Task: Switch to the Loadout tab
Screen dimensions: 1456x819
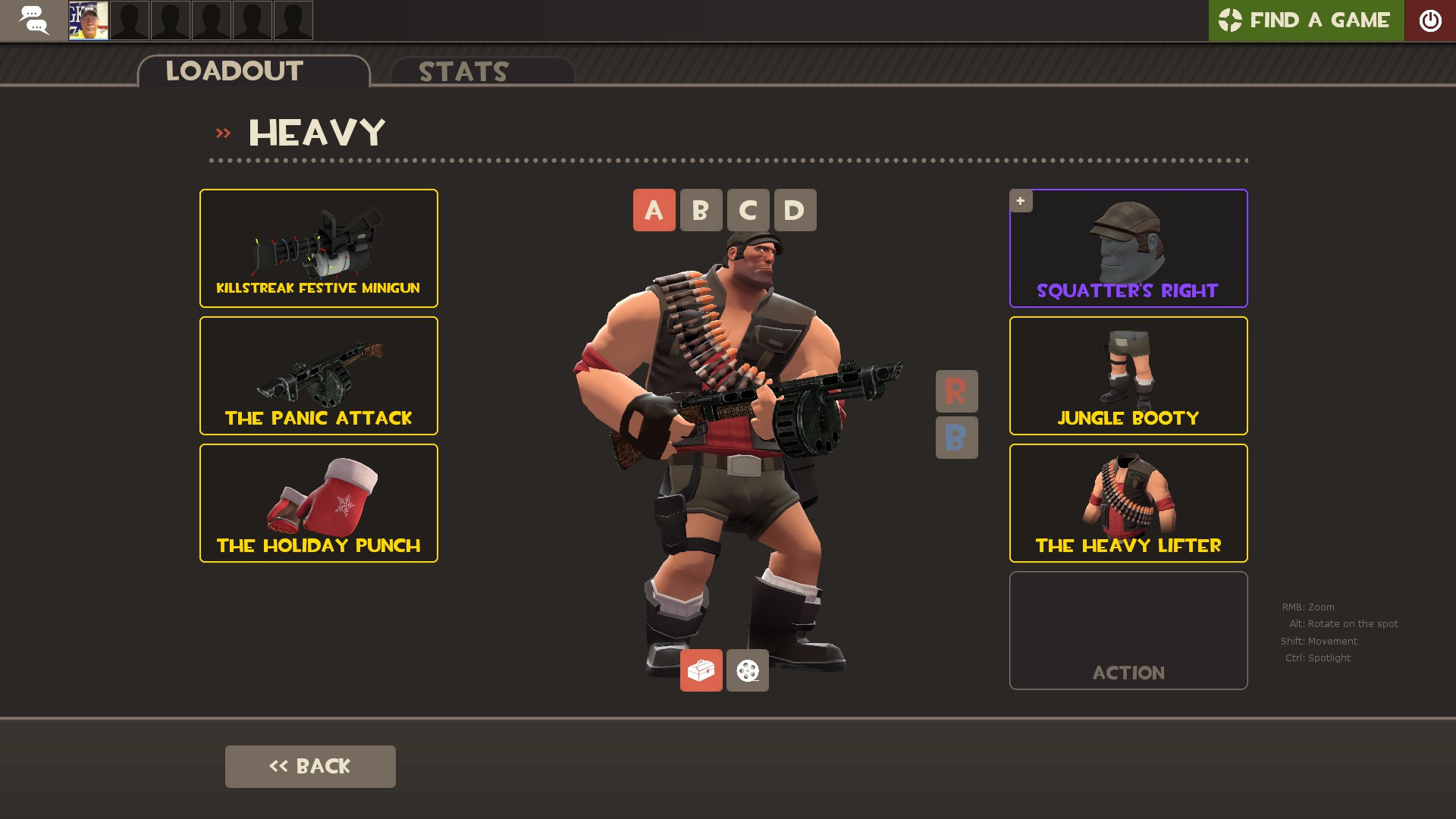Action: click(x=234, y=71)
